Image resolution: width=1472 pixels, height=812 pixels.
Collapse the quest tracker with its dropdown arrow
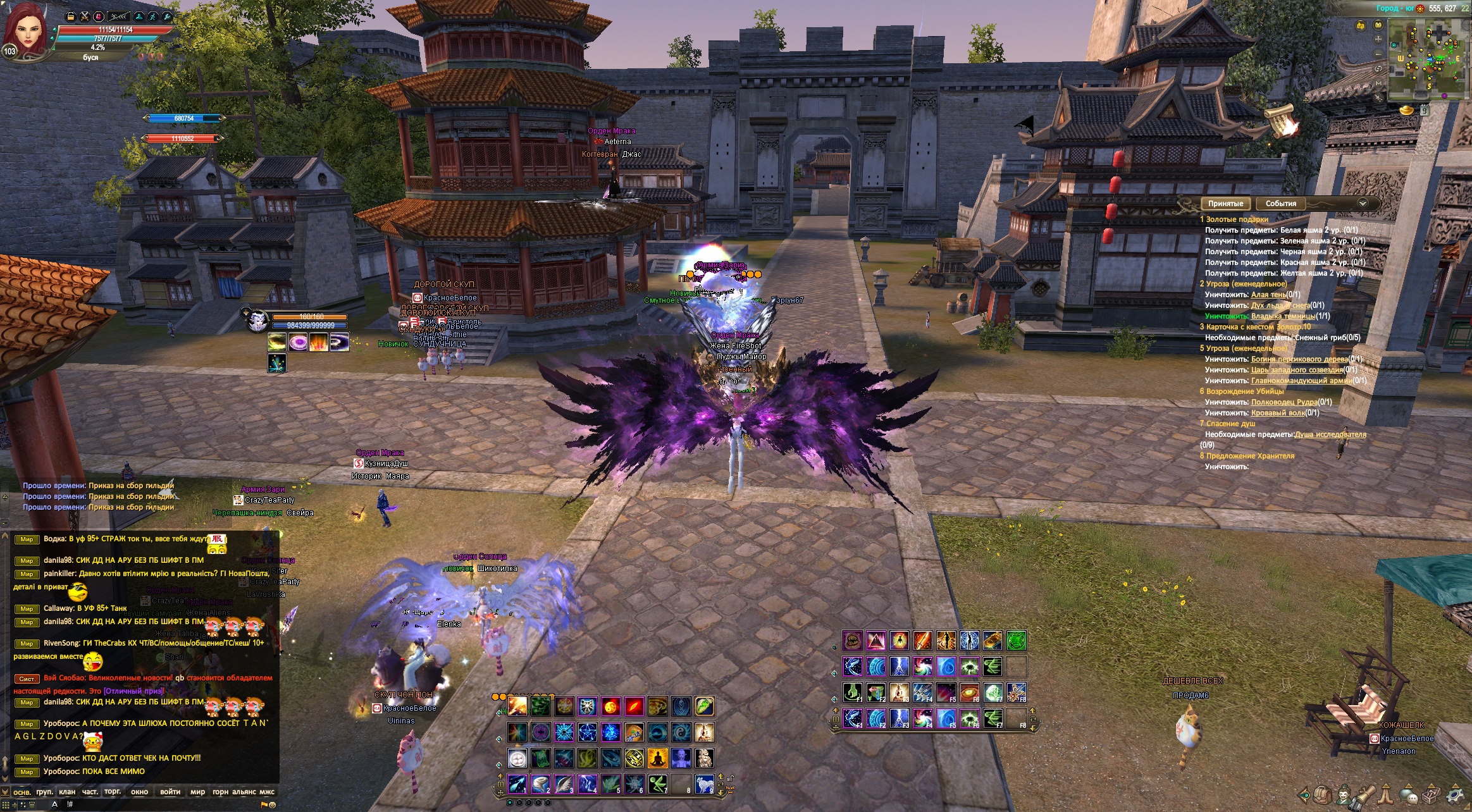(x=1363, y=203)
